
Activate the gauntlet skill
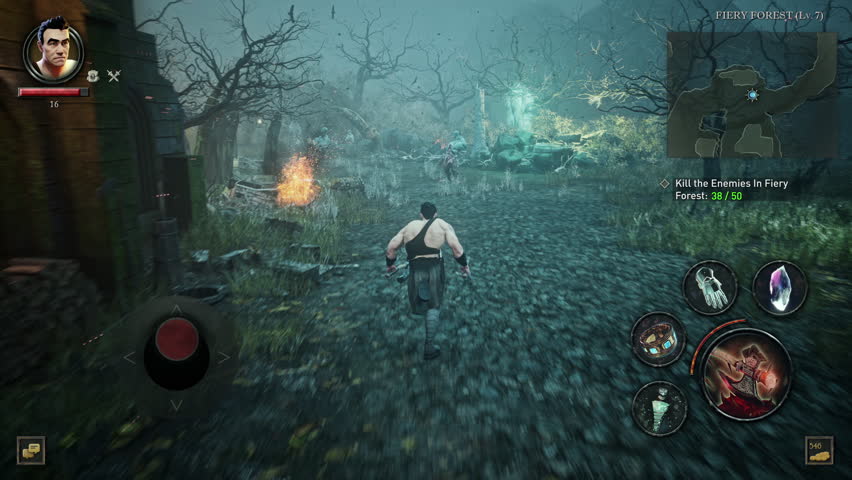(x=710, y=288)
